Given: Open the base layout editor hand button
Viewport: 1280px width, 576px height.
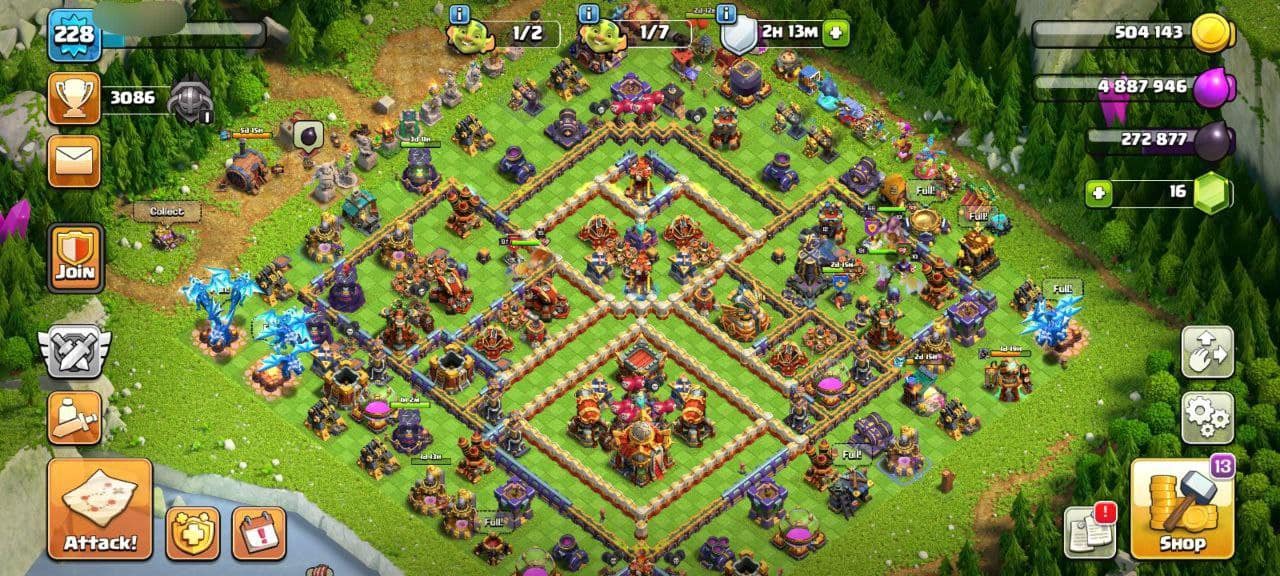Looking at the screenshot, I should pyautogui.click(x=1207, y=351).
